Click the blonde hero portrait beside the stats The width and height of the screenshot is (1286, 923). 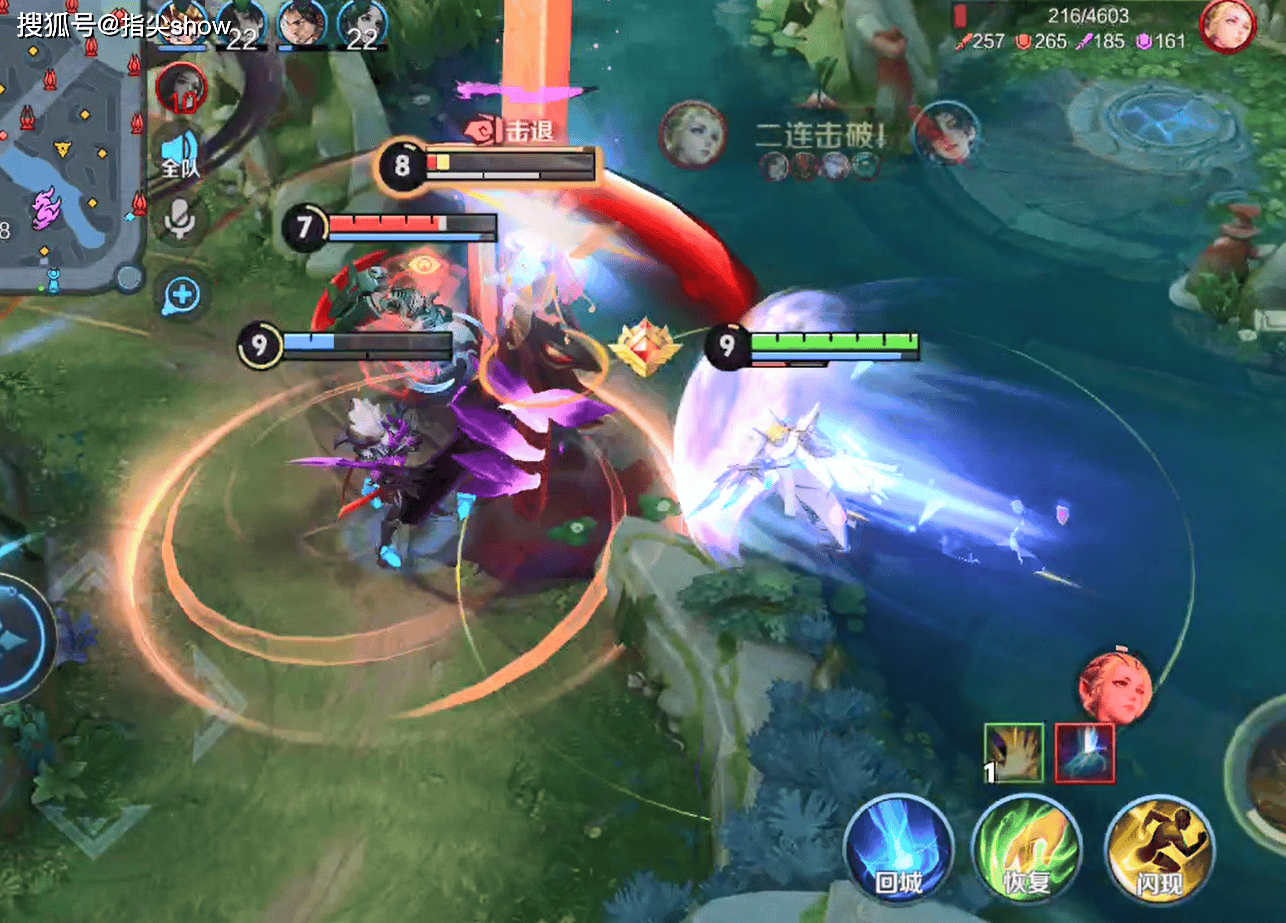click(x=1227, y=26)
